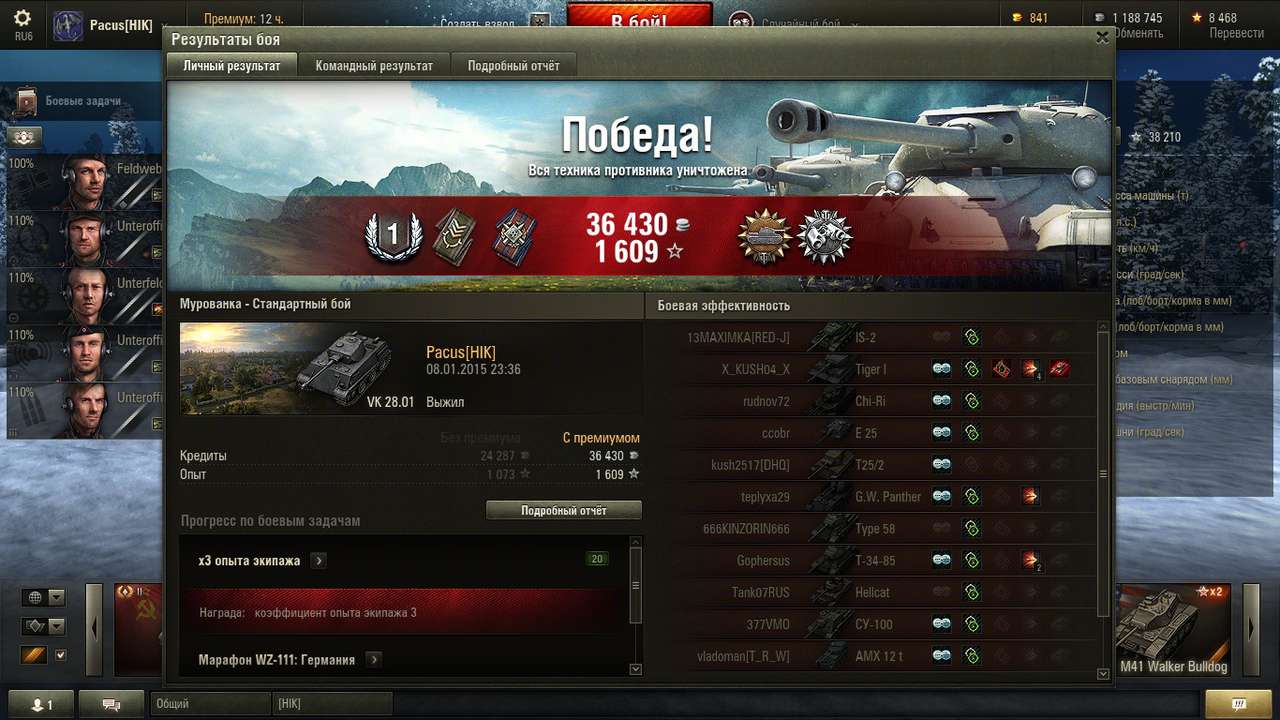
Task: Click the Подробный отчёт button
Action: pos(564,510)
